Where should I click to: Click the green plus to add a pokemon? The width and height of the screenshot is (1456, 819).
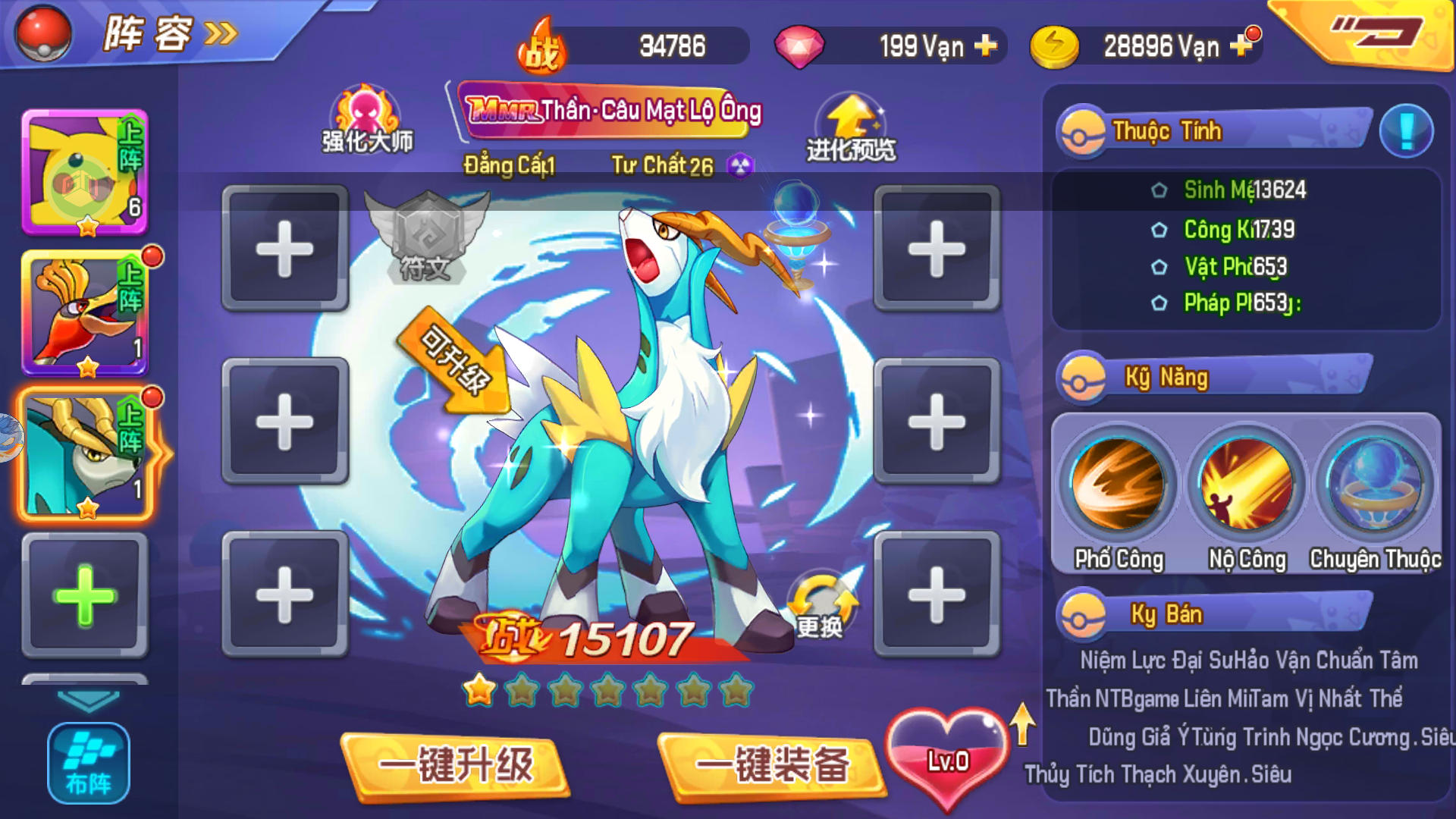(83, 595)
